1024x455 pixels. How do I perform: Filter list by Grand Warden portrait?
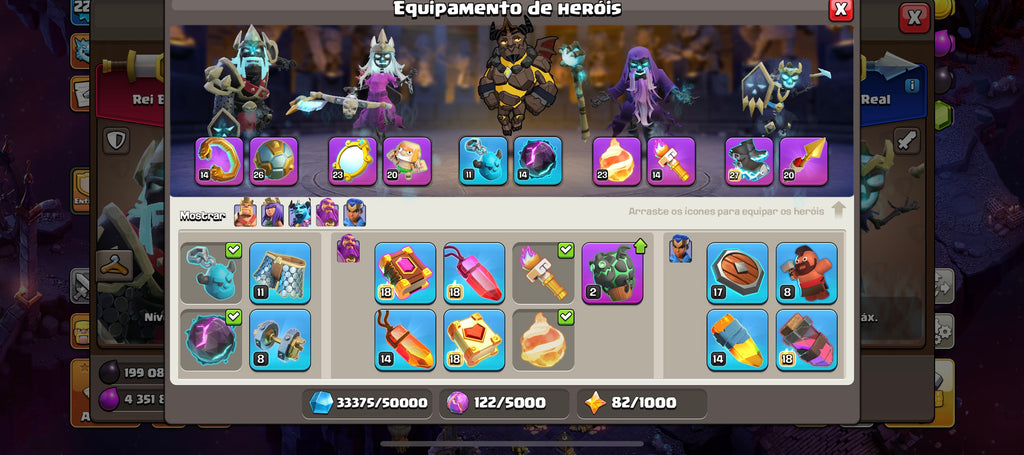click(x=327, y=213)
